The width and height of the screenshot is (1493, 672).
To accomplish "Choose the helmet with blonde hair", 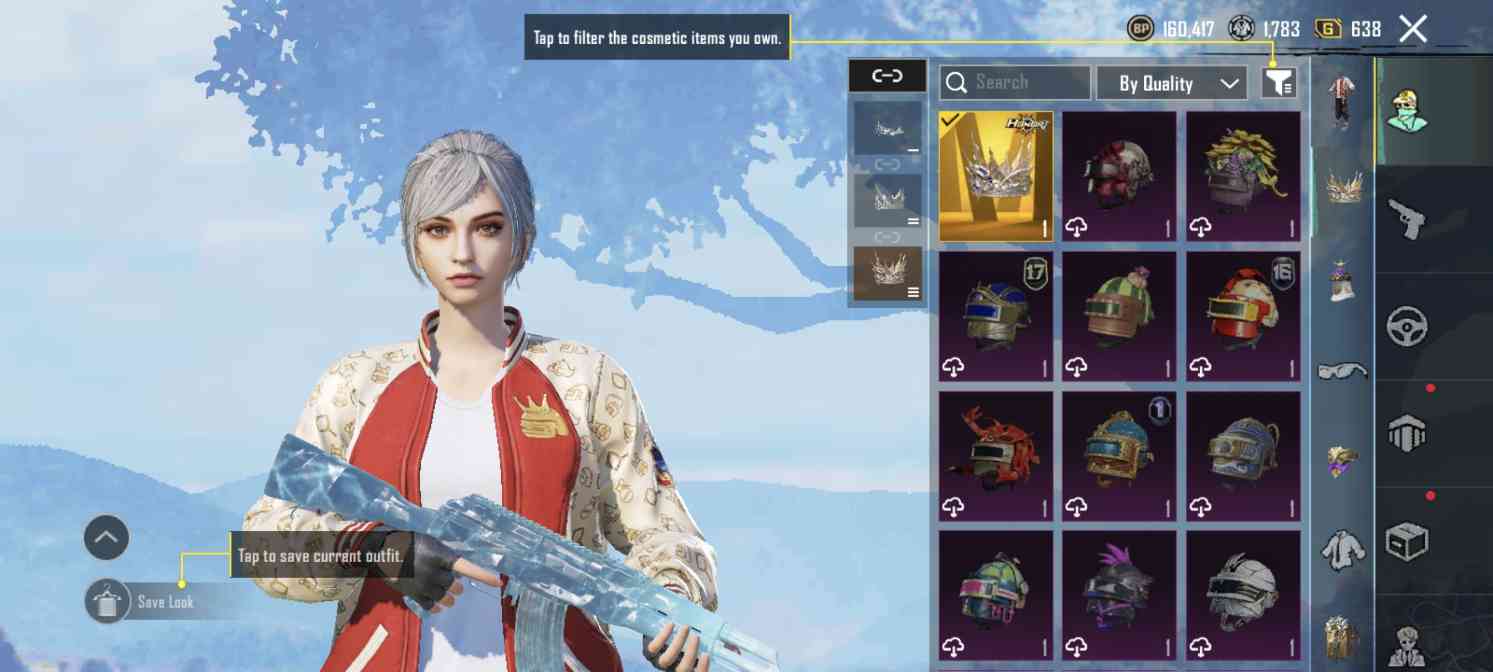I will pos(1243,176).
